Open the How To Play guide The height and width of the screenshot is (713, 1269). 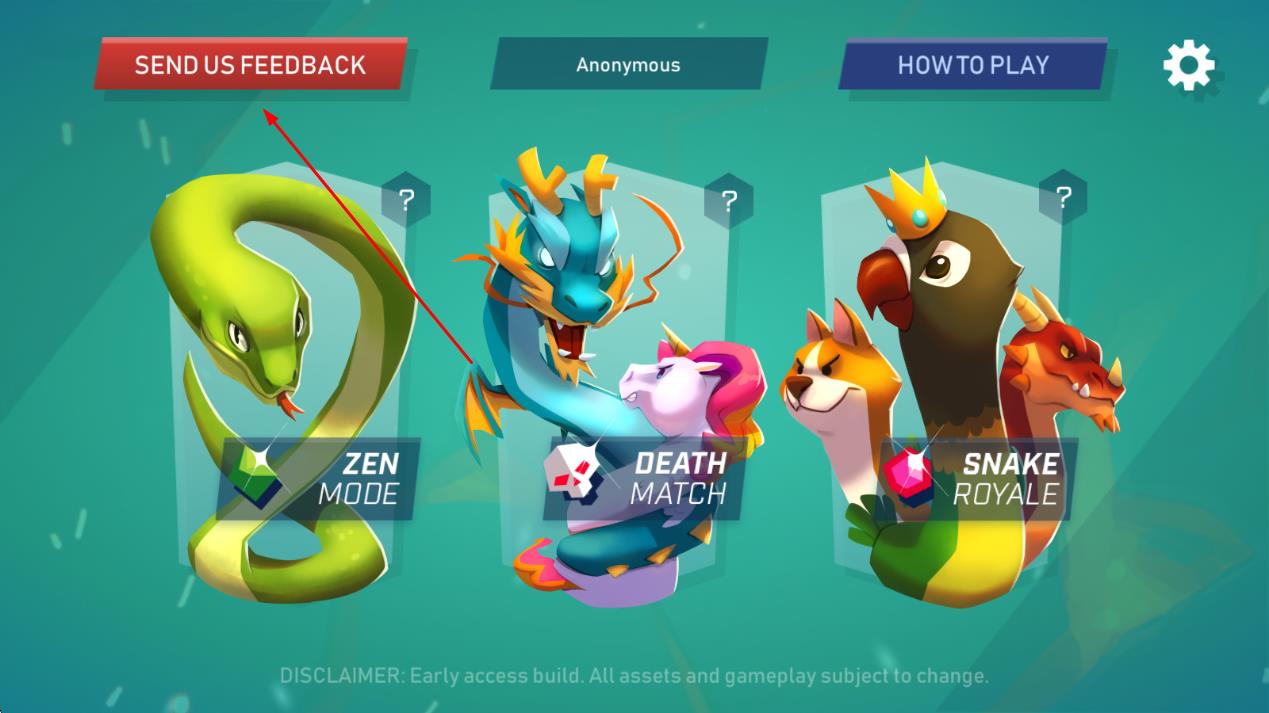tap(972, 65)
